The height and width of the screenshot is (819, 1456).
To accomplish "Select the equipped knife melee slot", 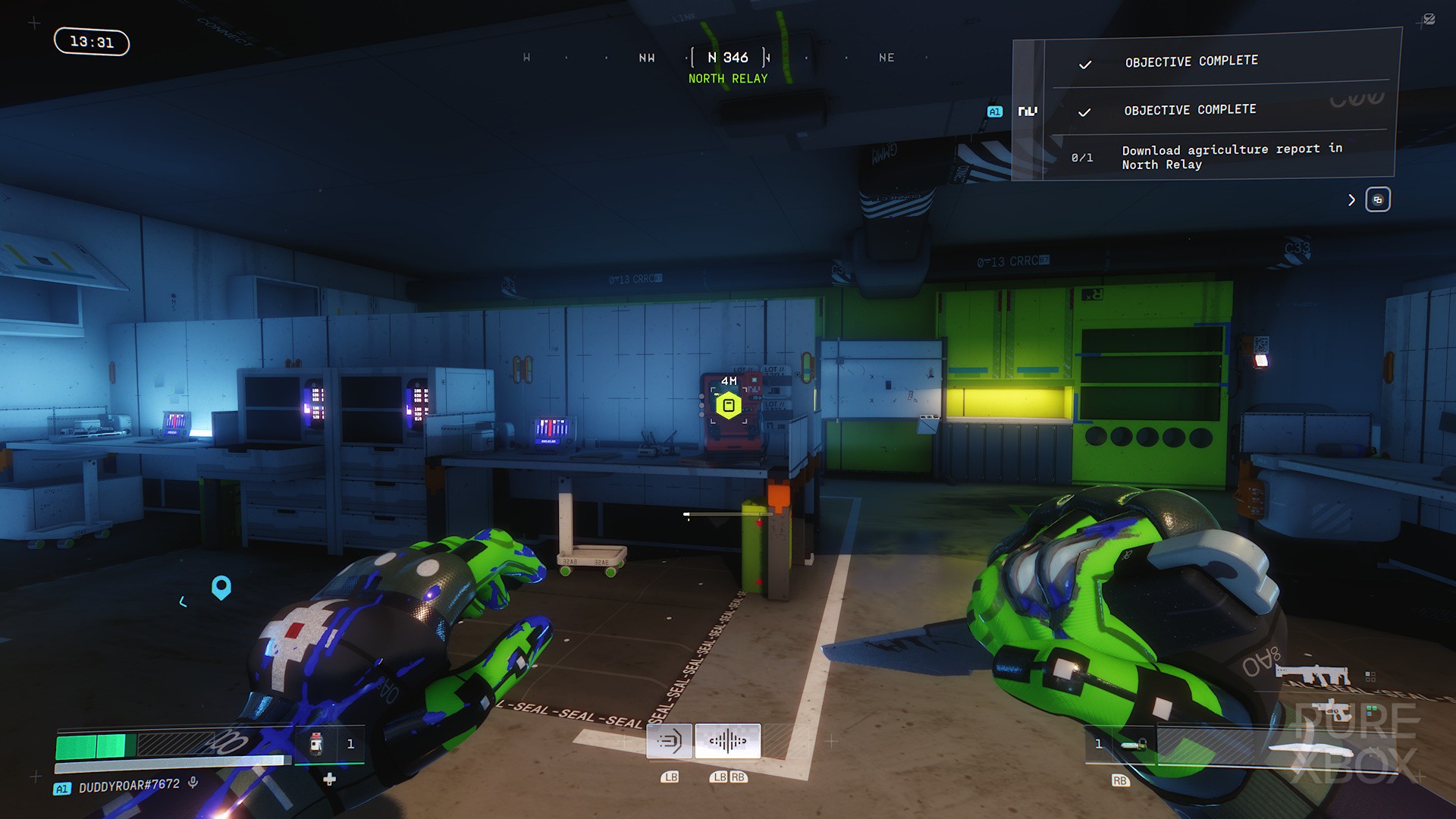I will point(1312,748).
